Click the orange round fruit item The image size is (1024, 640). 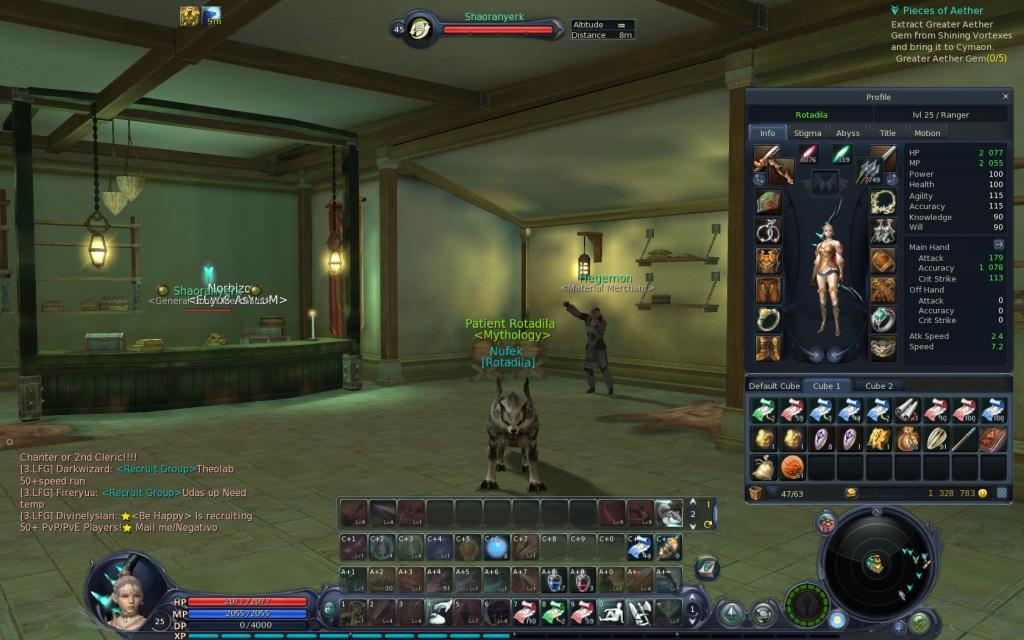793,467
